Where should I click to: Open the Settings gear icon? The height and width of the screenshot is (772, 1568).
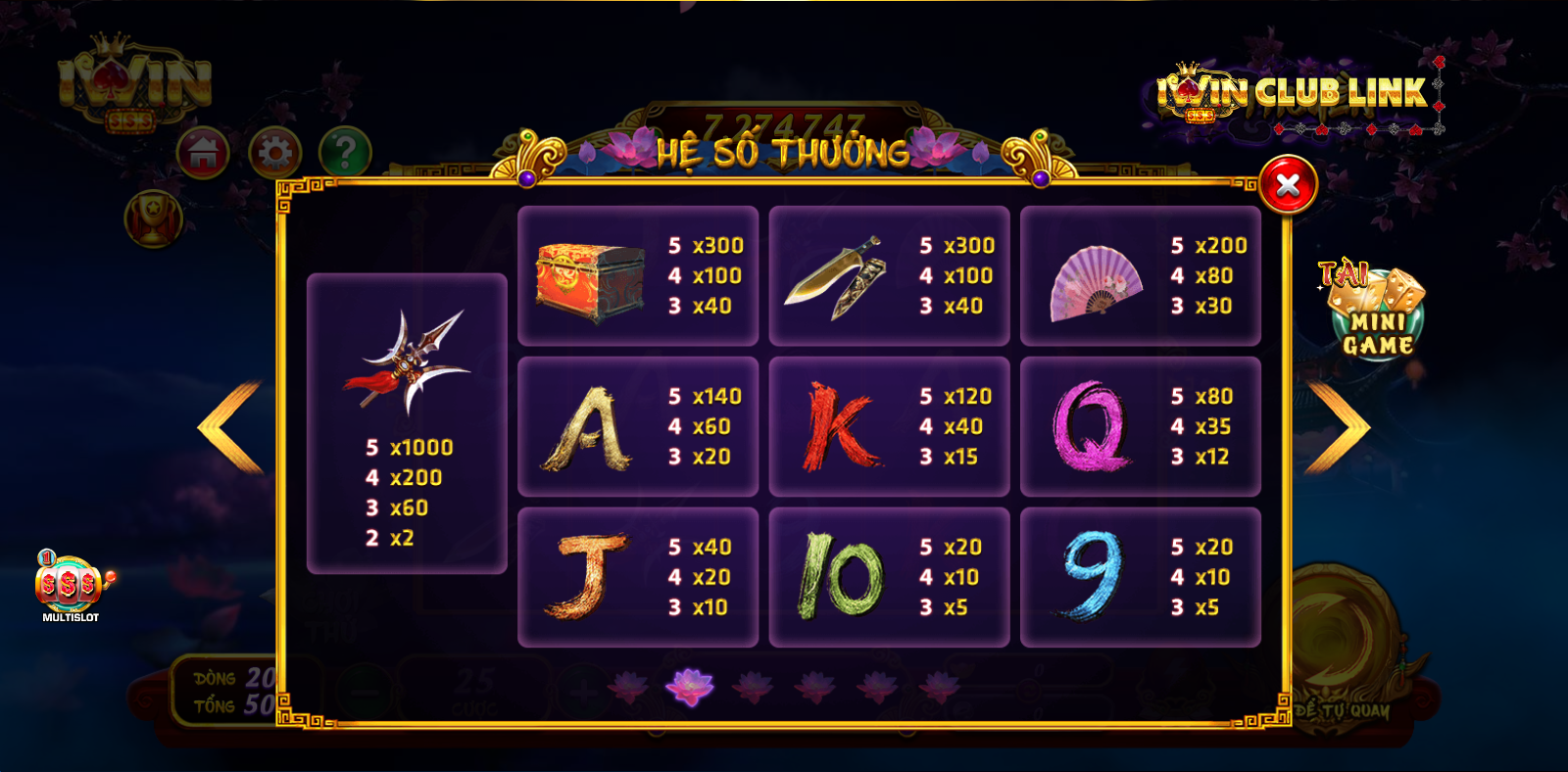pyautogui.click(x=277, y=150)
